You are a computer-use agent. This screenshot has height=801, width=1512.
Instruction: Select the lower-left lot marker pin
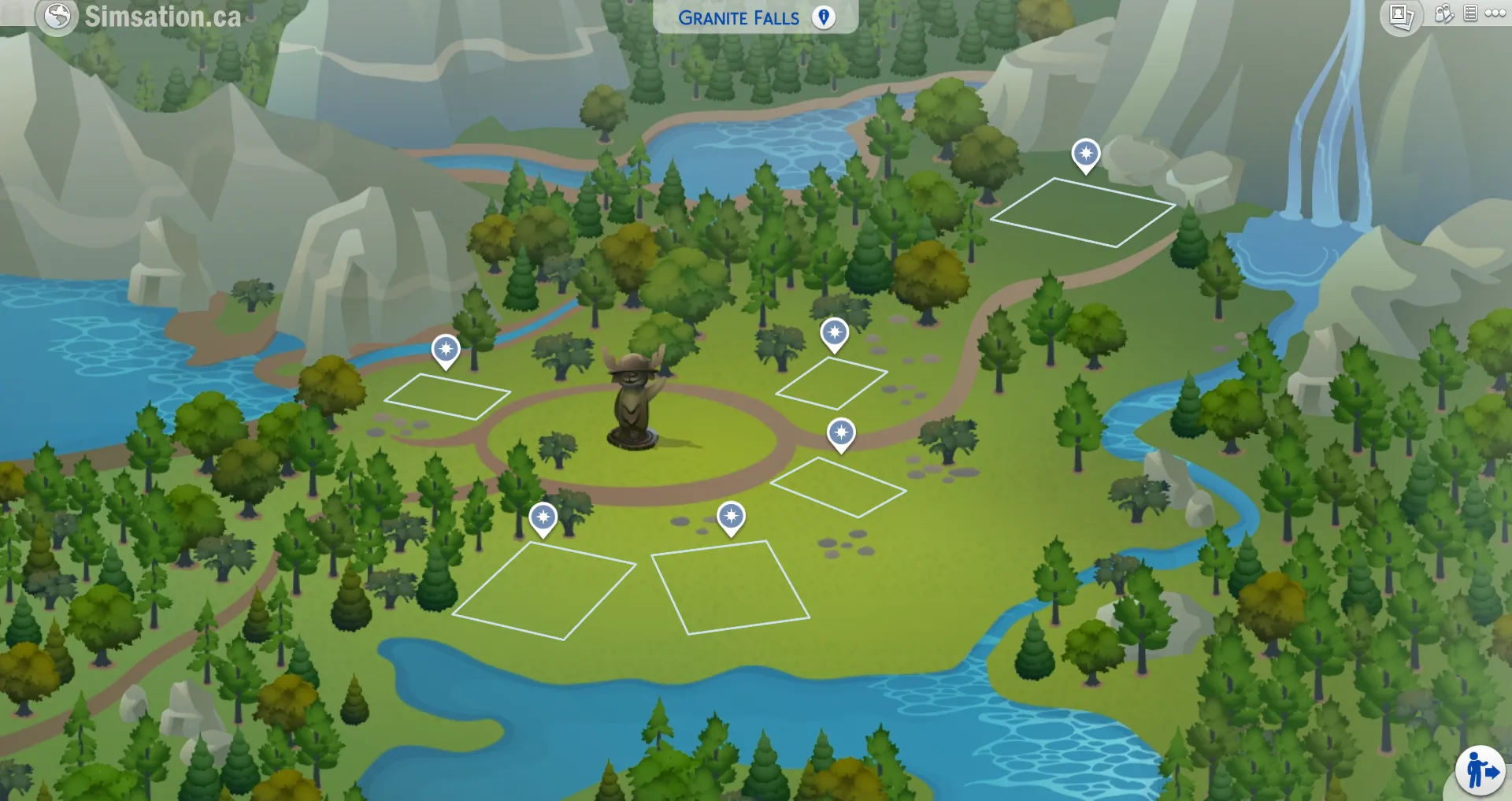(x=543, y=518)
